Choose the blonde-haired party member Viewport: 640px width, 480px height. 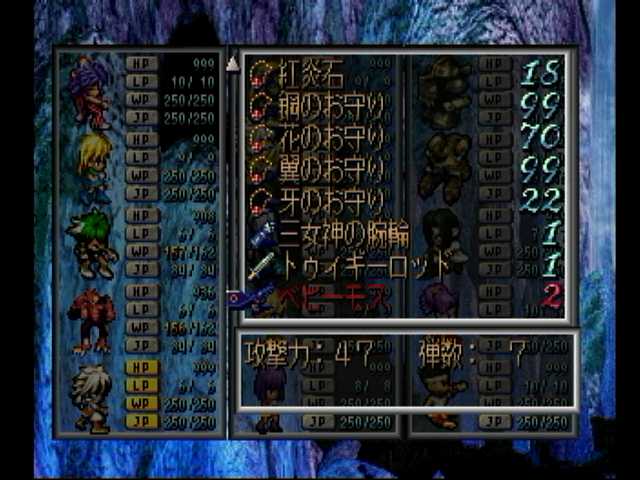coord(93,166)
